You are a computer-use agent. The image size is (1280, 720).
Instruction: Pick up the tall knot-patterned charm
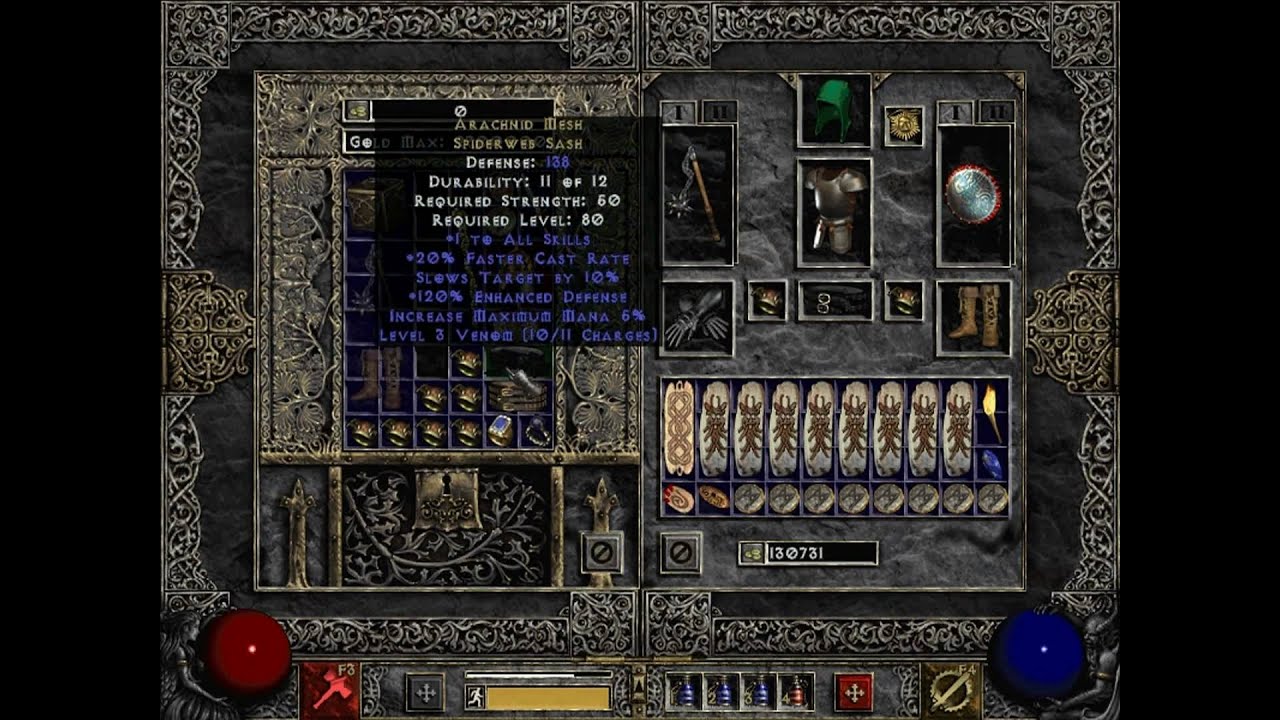coord(679,428)
